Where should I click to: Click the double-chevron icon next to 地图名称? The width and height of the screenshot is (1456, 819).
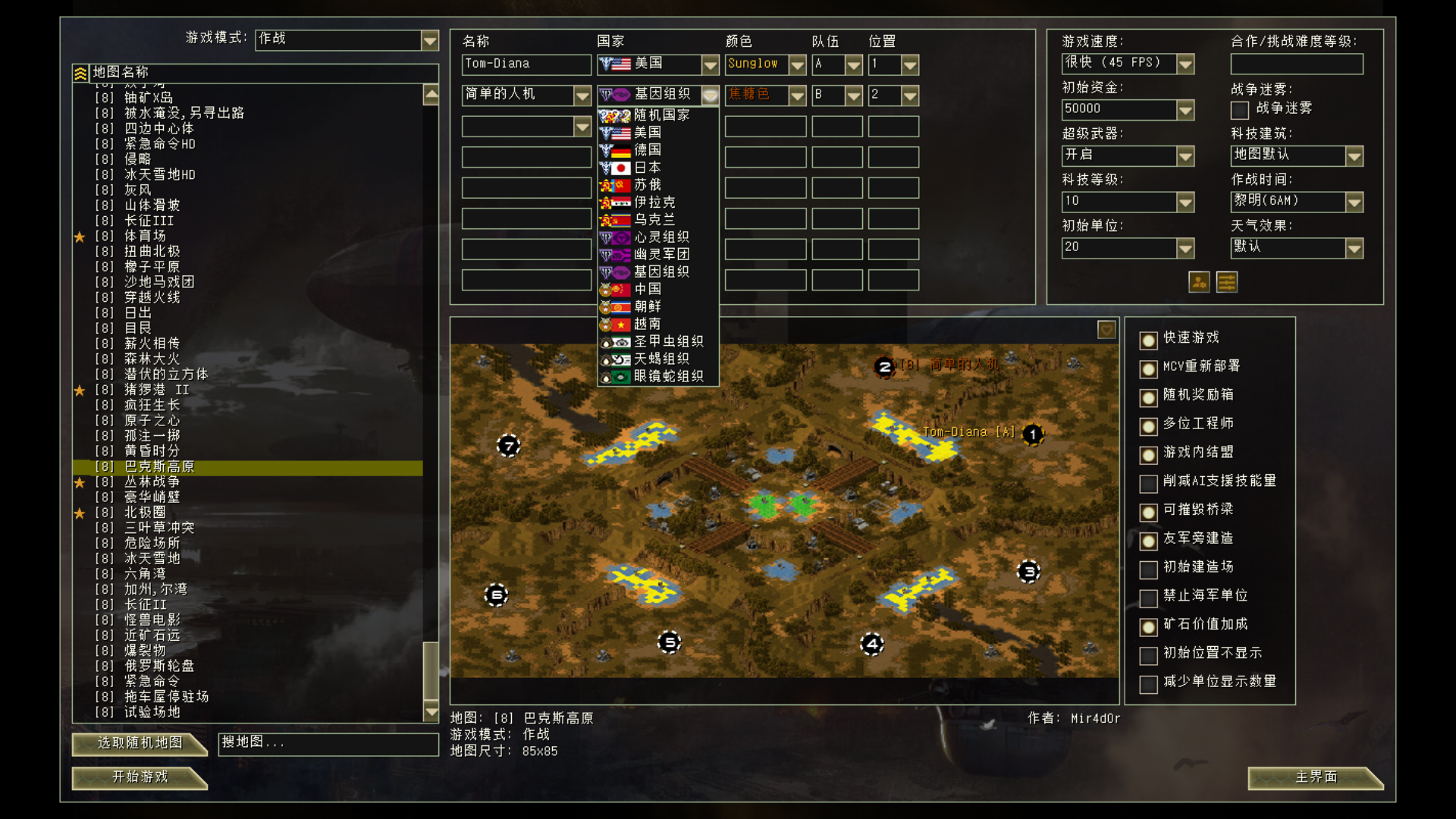point(79,72)
